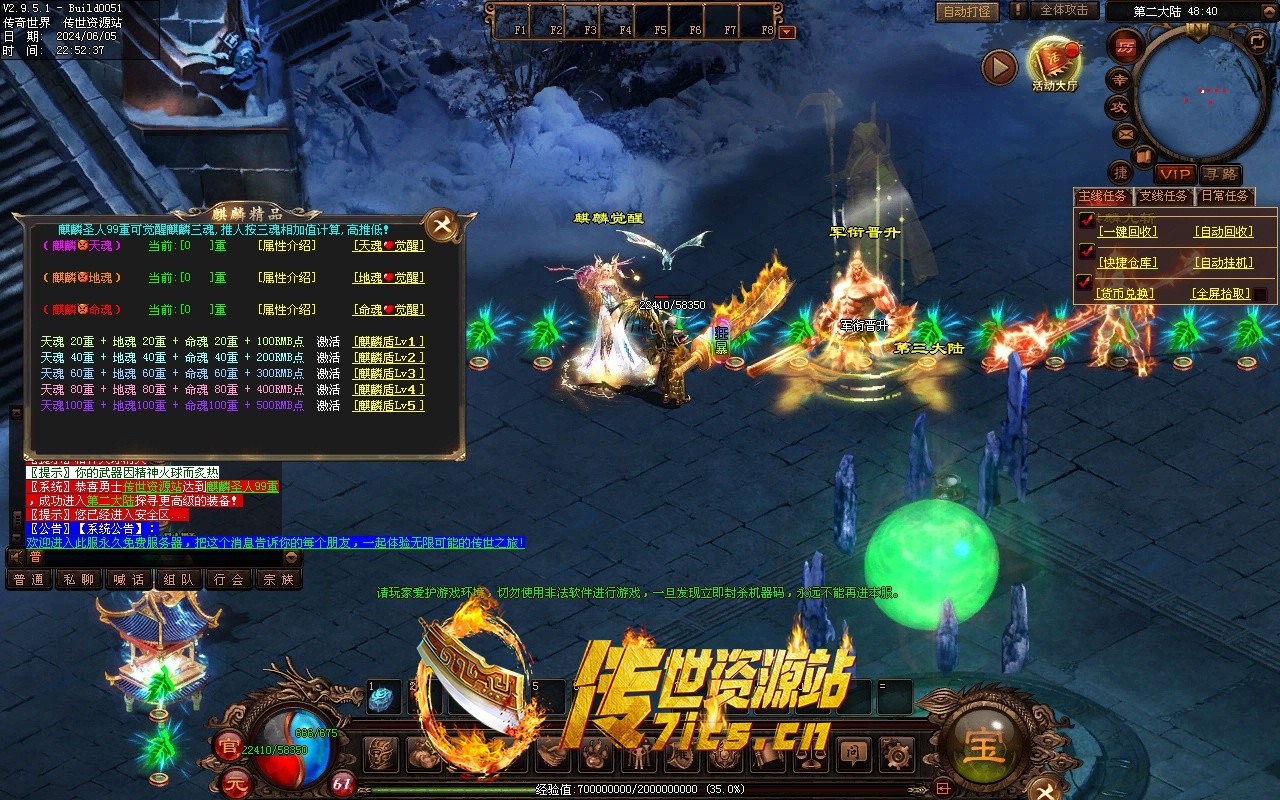Select the 全体攻击 attack mode button
1280x800 pixels.
click(1063, 10)
